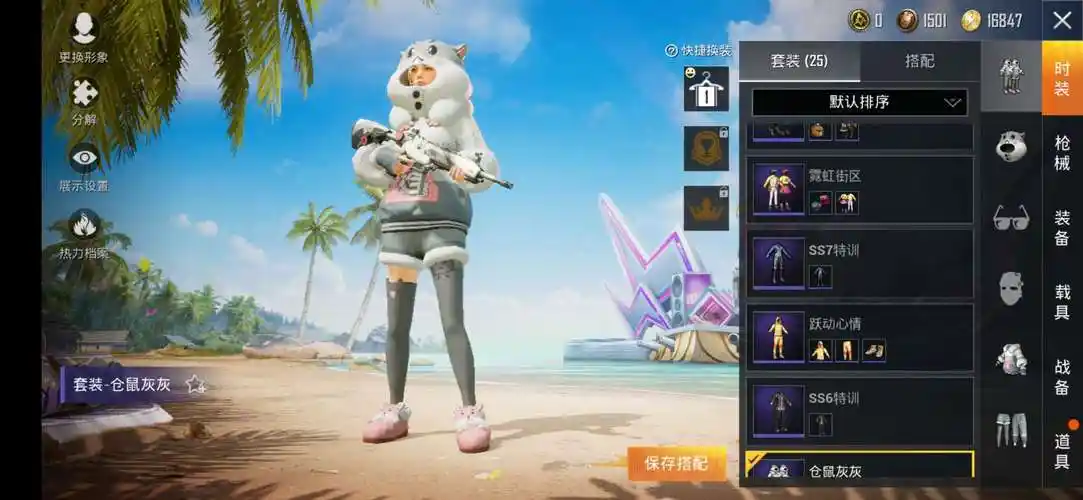
Task: Select the SS6特训 outfit set
Action: click(x=860, y=411)
